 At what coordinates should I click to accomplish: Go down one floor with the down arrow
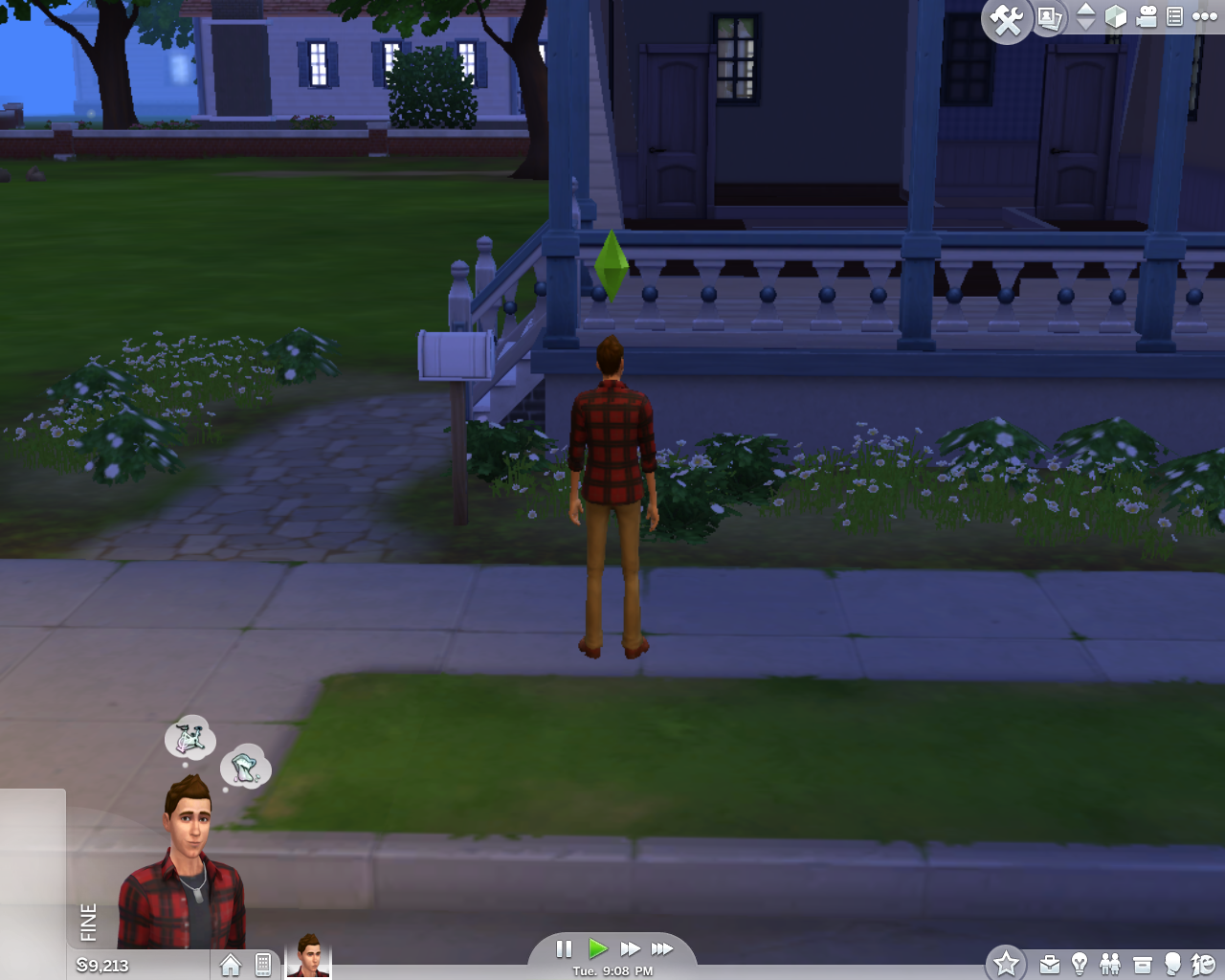pos(1085,24)
